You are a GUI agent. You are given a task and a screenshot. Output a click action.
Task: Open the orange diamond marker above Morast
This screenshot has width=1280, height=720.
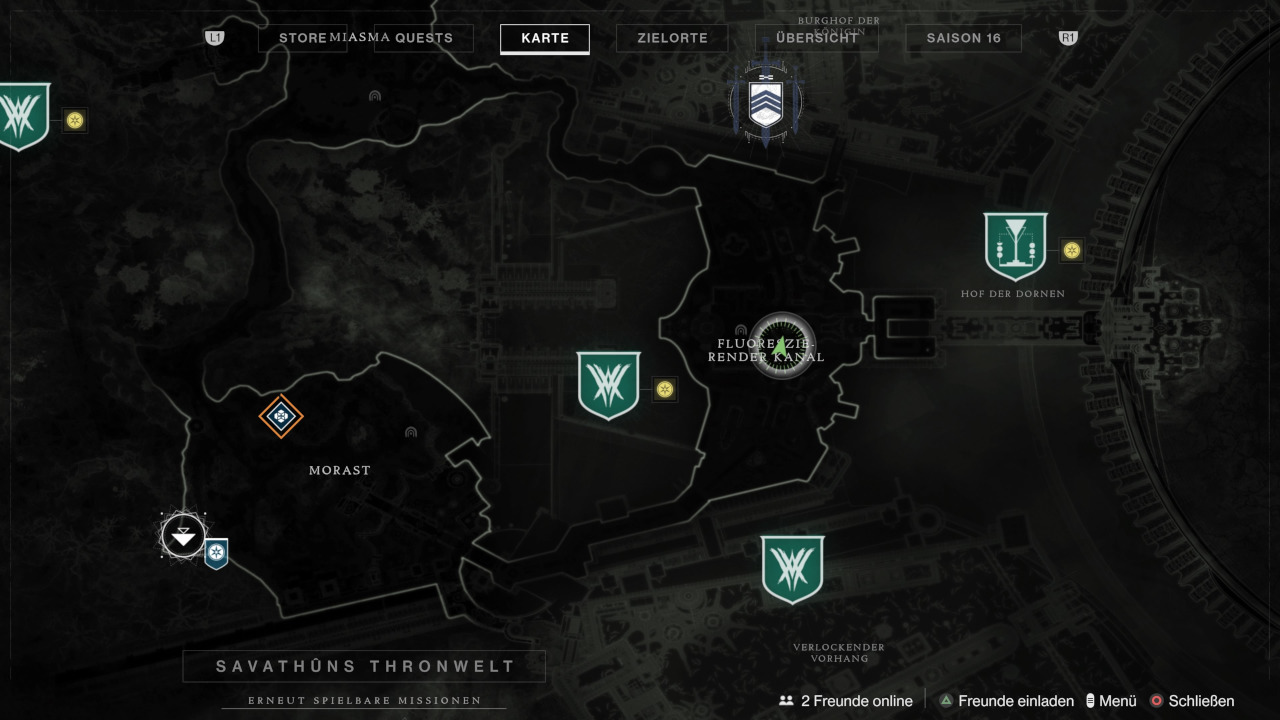tap(281, 416)
